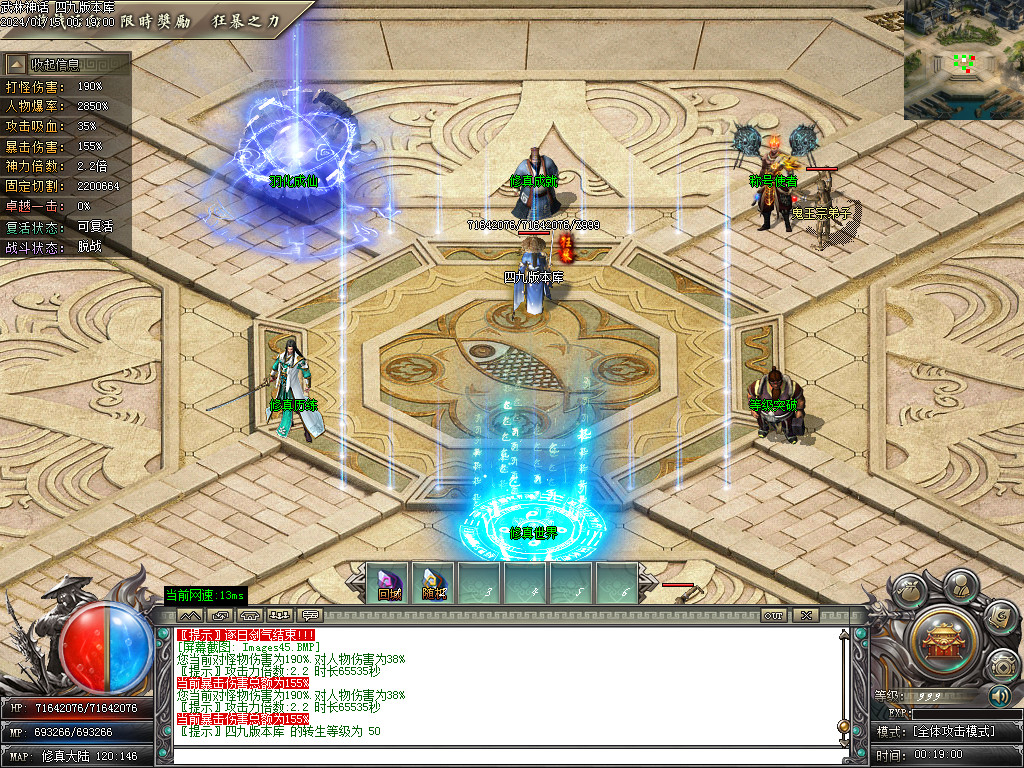The image size is (1024, 768).
Task: Open the character profile icon
Action: pyautogui.click(x=960, y=583)
